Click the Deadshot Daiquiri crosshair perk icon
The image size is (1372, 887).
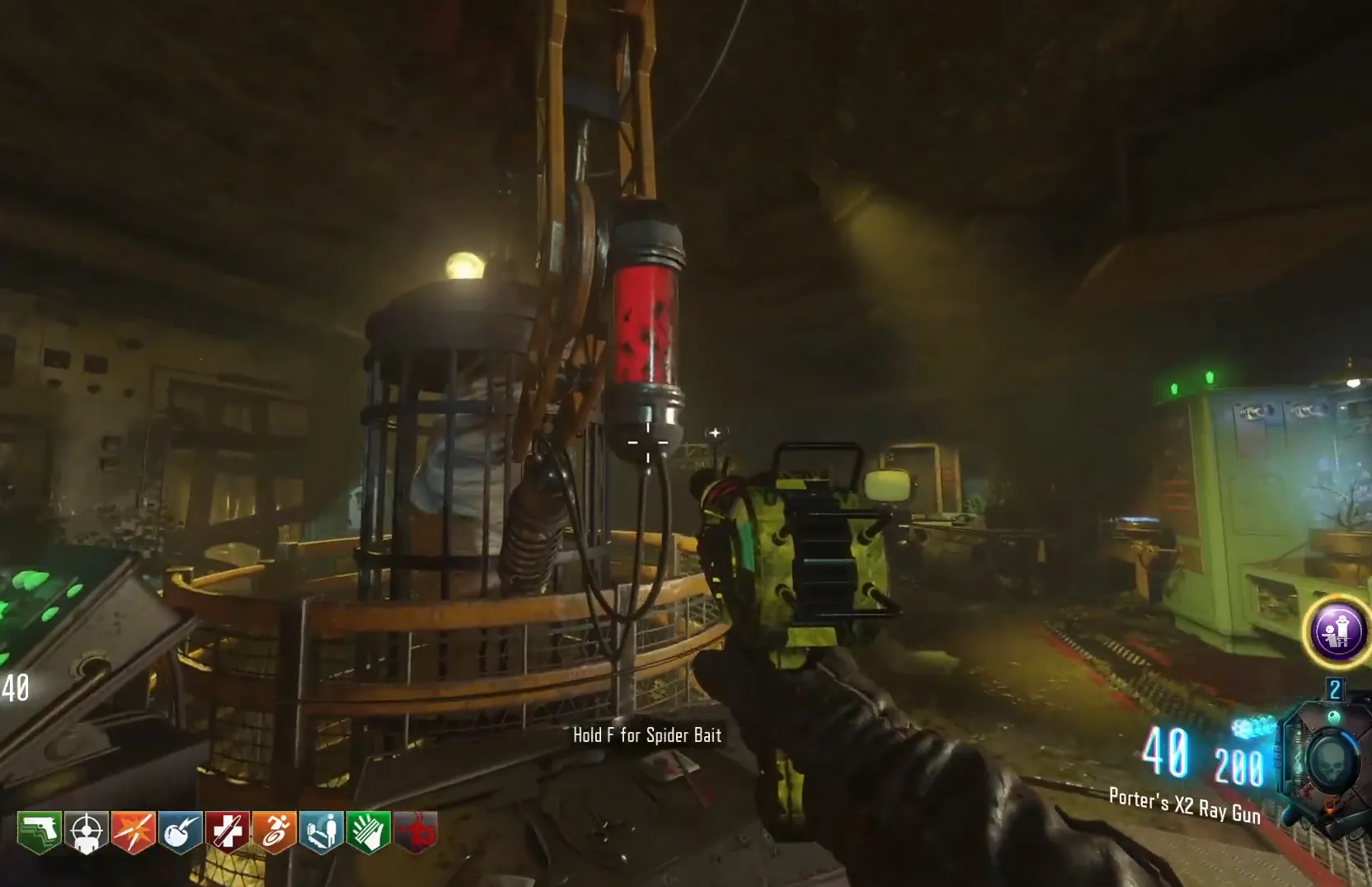(87, 833)
